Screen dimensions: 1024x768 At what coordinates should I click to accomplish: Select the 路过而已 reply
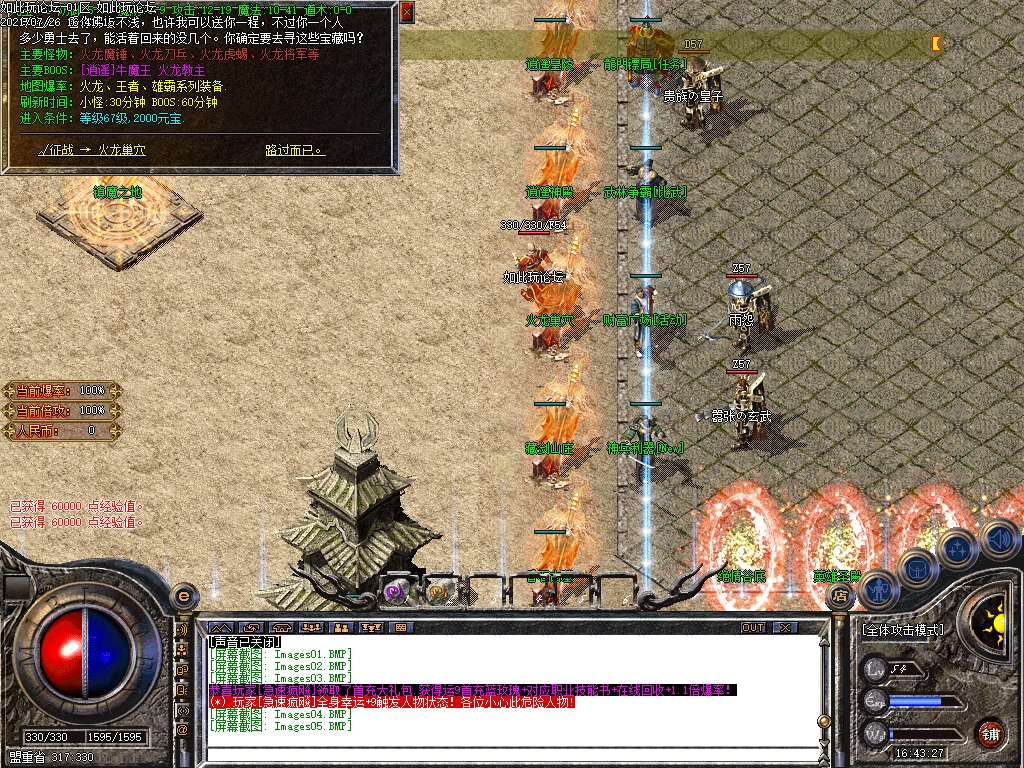tap(295, 150)
